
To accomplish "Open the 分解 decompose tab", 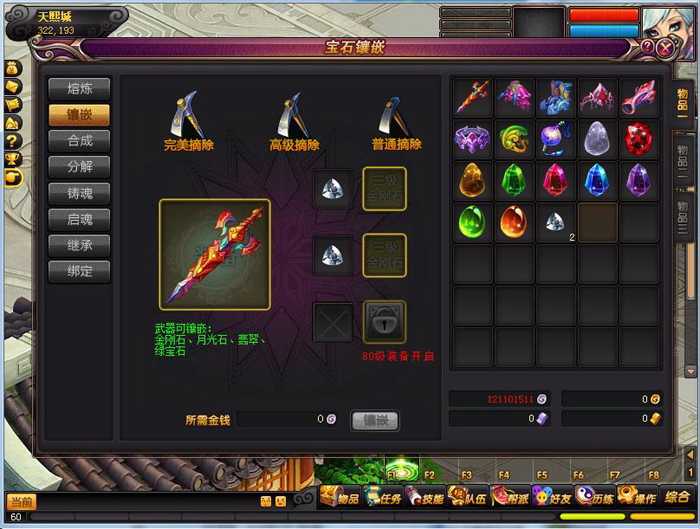I will pos(79,167).
